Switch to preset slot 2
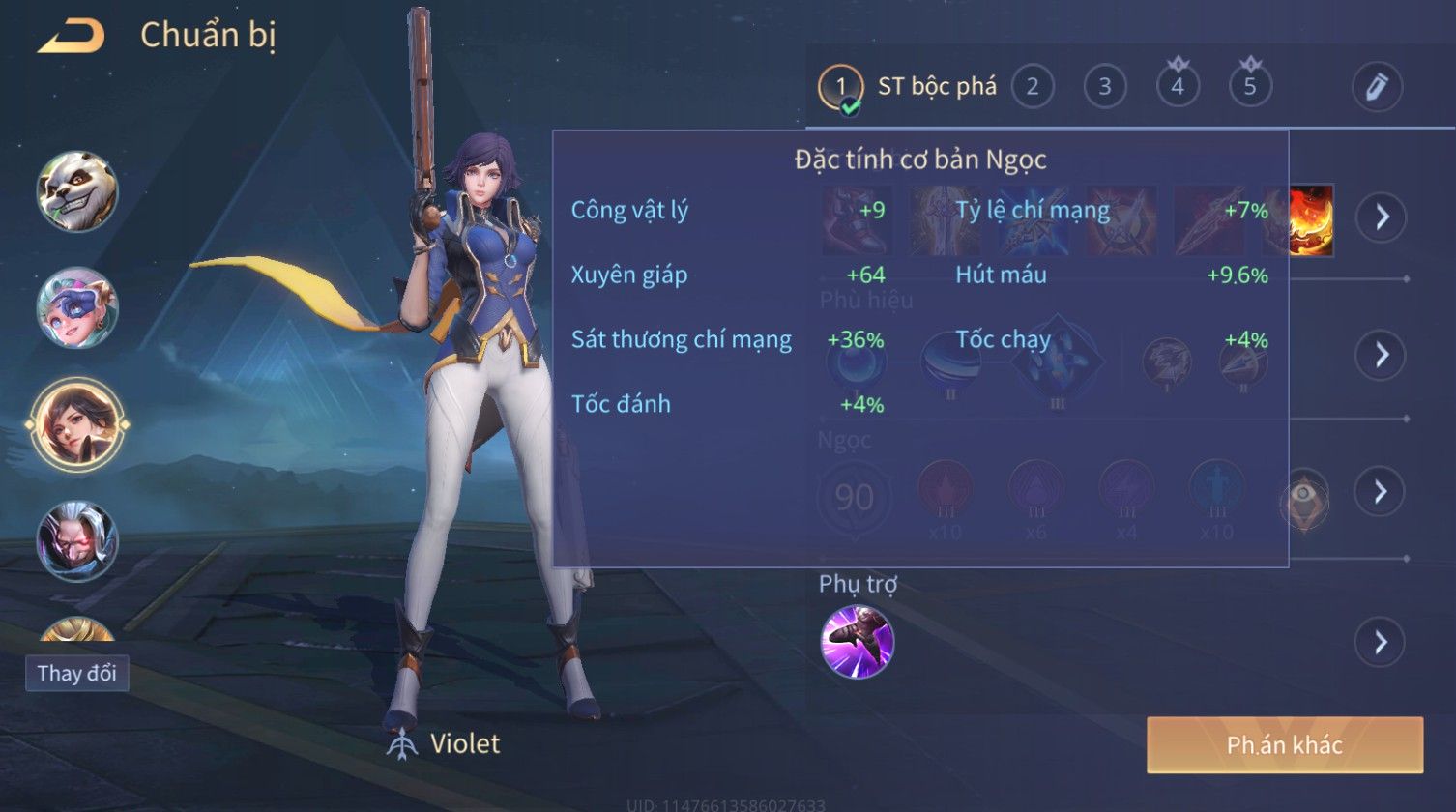Image resolution: width=1456 pixels, height=812 pixels. (x=1032, y=87)
